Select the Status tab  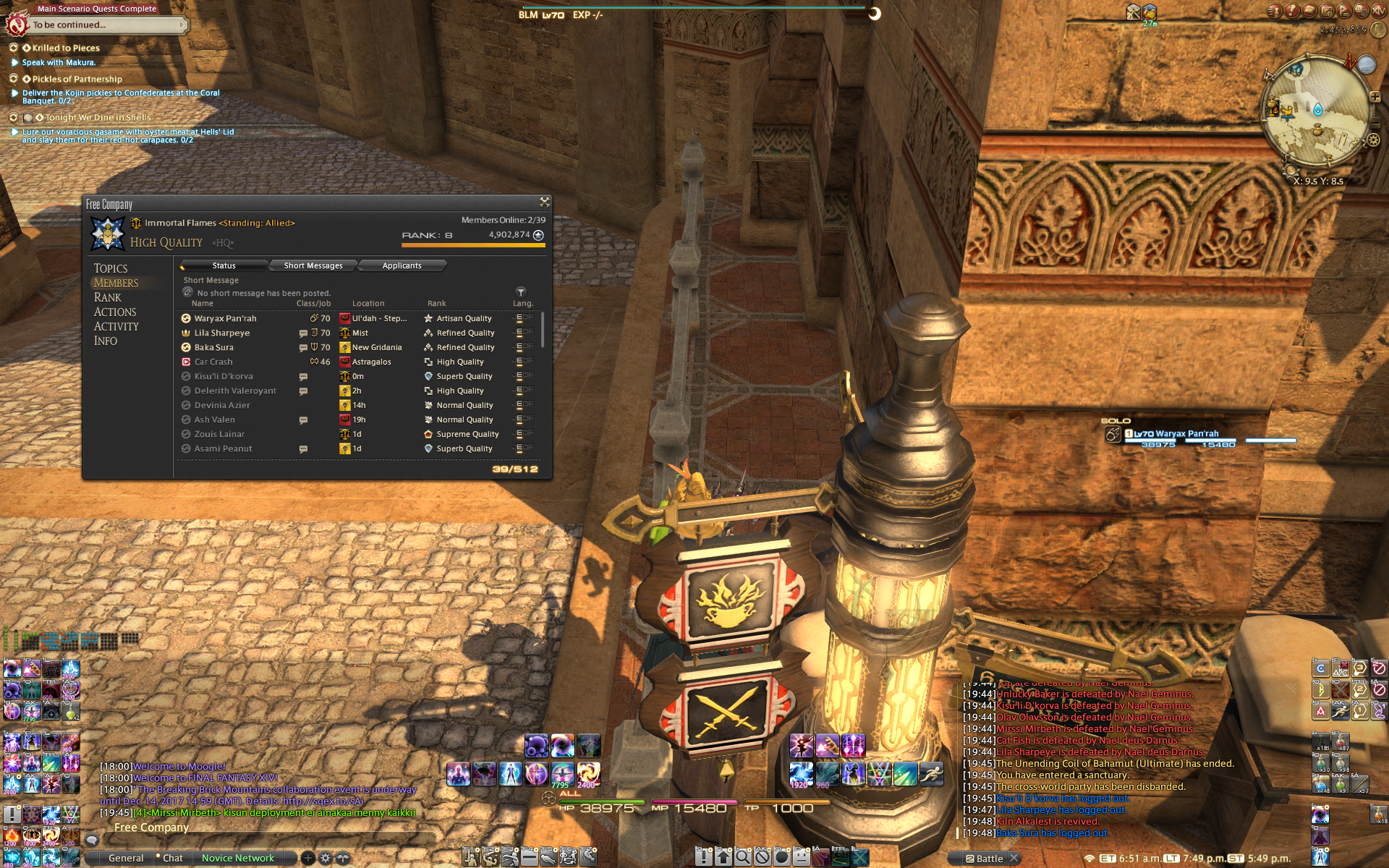[x=224, y=265]
